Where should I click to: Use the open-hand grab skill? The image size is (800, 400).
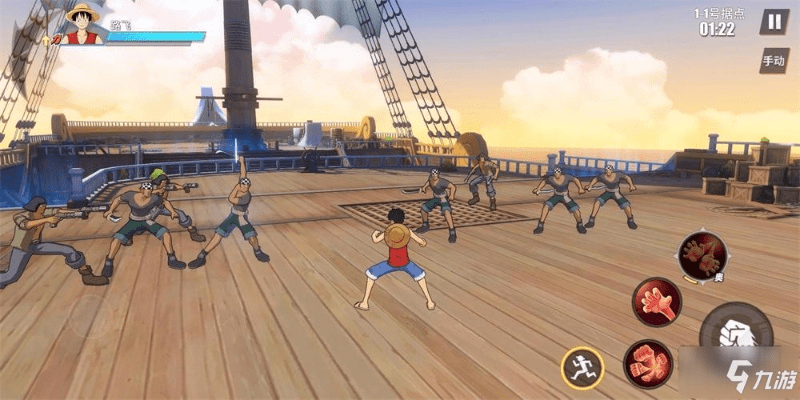tap(657, 301)
